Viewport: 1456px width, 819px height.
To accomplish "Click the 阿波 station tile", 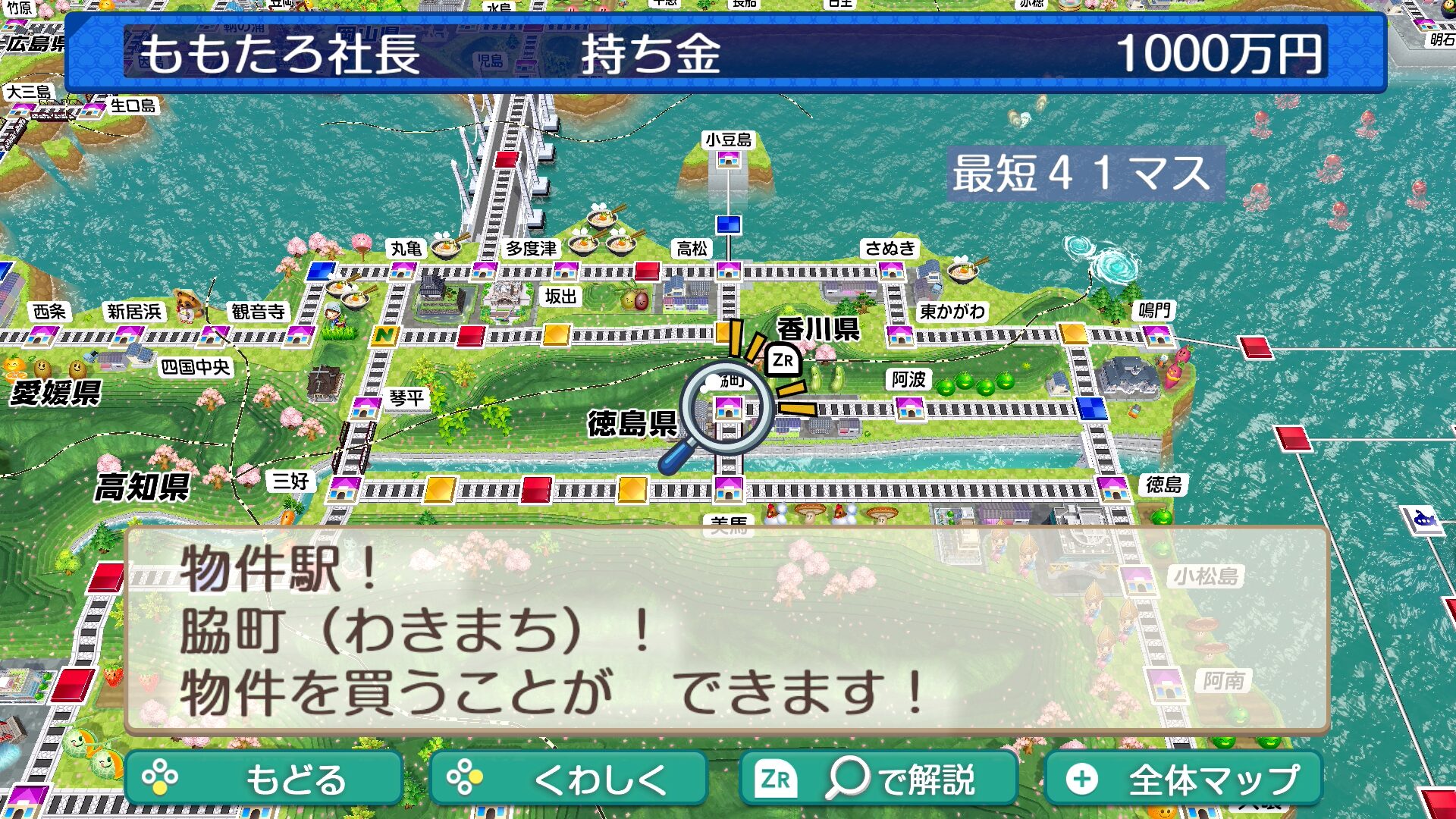I will 909,409.
